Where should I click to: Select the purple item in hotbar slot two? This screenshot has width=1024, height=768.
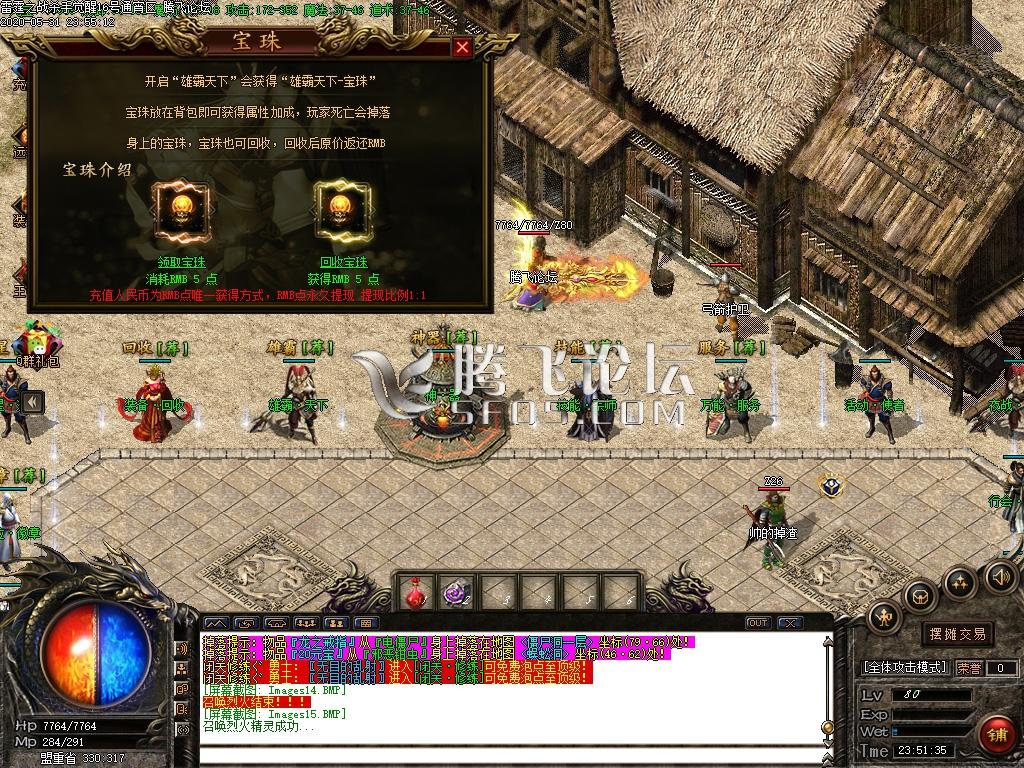point(457,592)
